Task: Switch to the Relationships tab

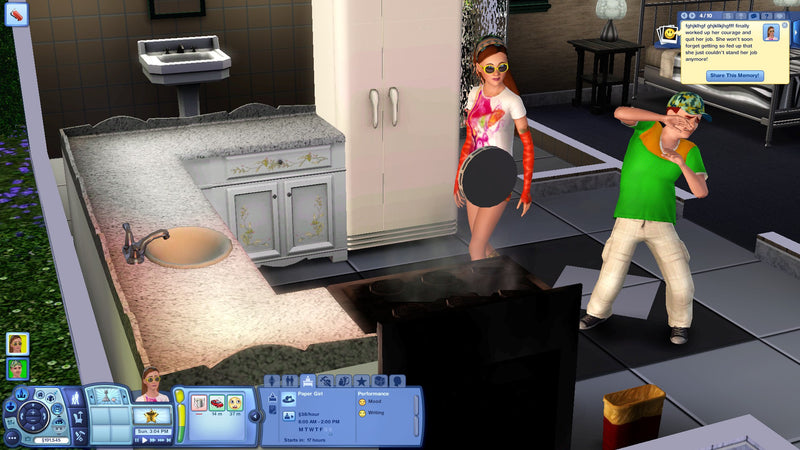Action: [x=290, y=381]
